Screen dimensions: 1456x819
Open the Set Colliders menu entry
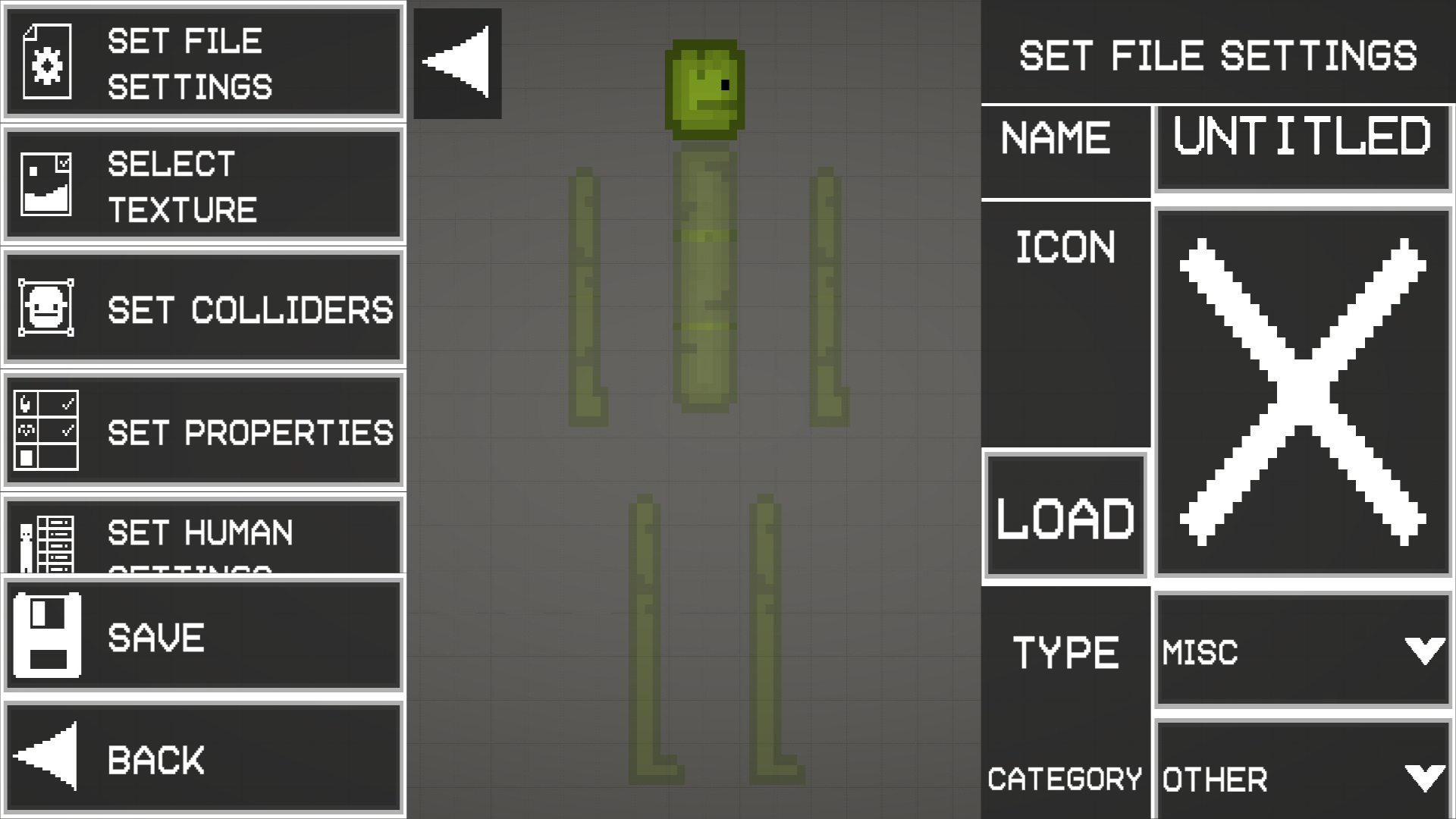[205, 306]
